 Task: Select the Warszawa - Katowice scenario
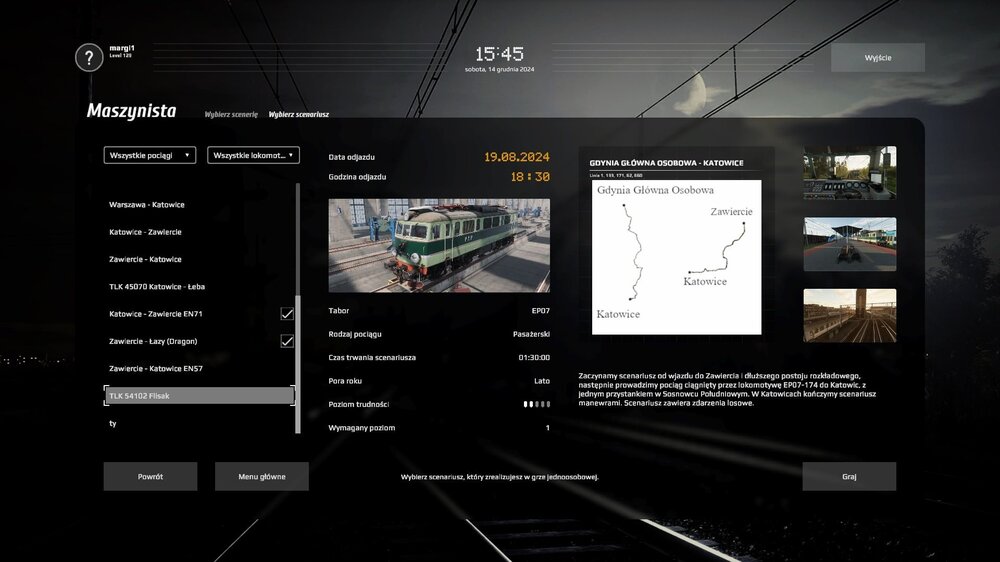pyautogui.click(x=147, y=205)
